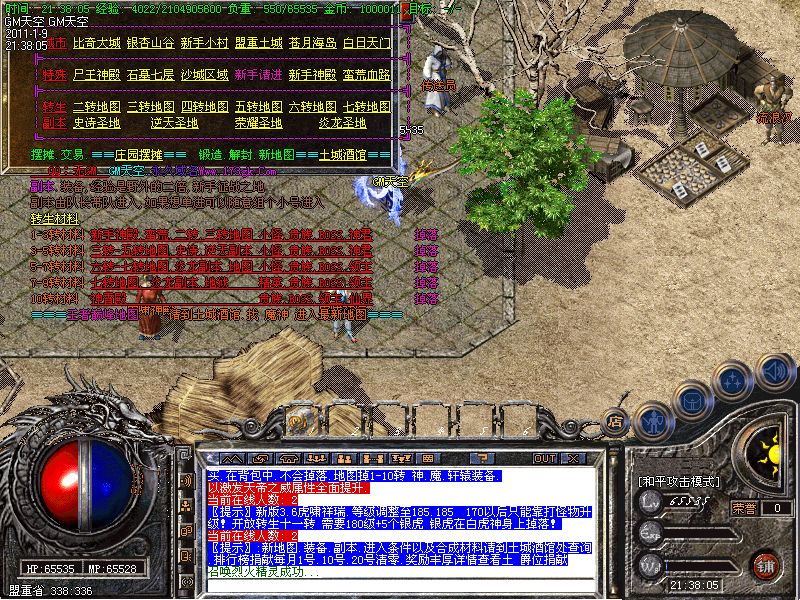This screenshot has height=600, width=800.
Task: Open the skills panel sparkle icon
Action: (x=733, y=382)
